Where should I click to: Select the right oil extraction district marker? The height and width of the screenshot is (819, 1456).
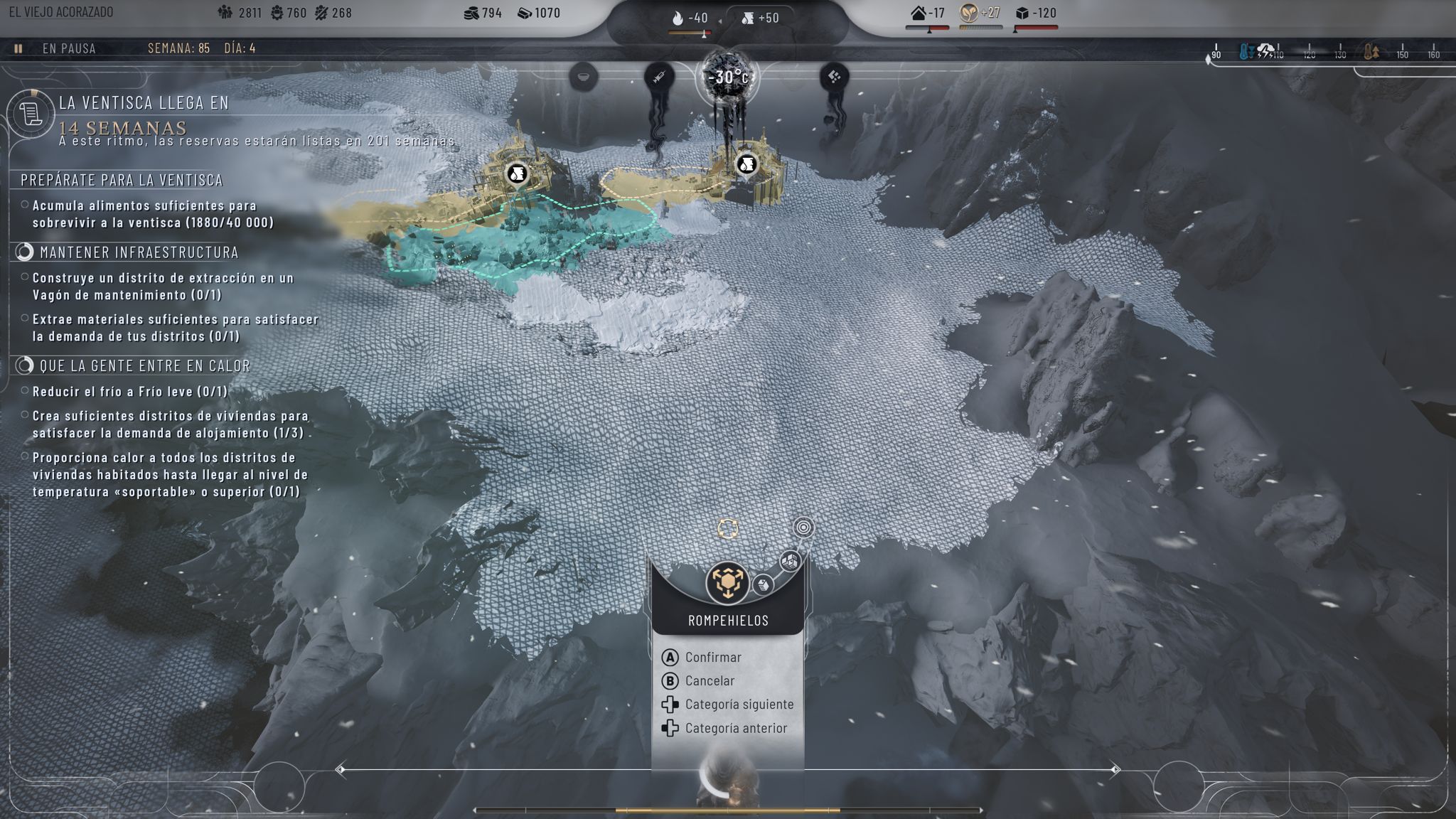point(746,164)
